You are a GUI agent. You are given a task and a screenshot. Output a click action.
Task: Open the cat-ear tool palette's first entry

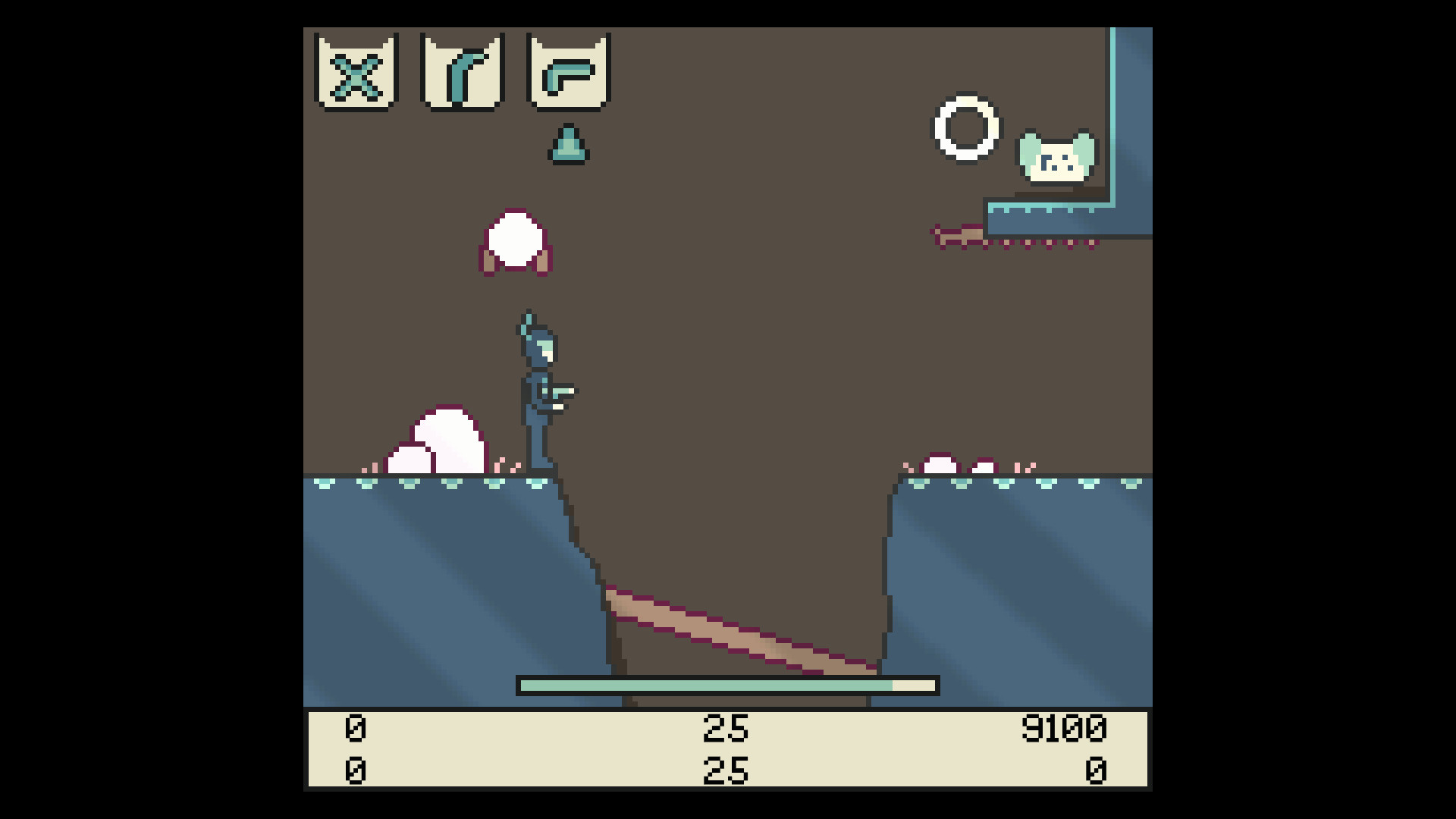click(x=356, y=74)
